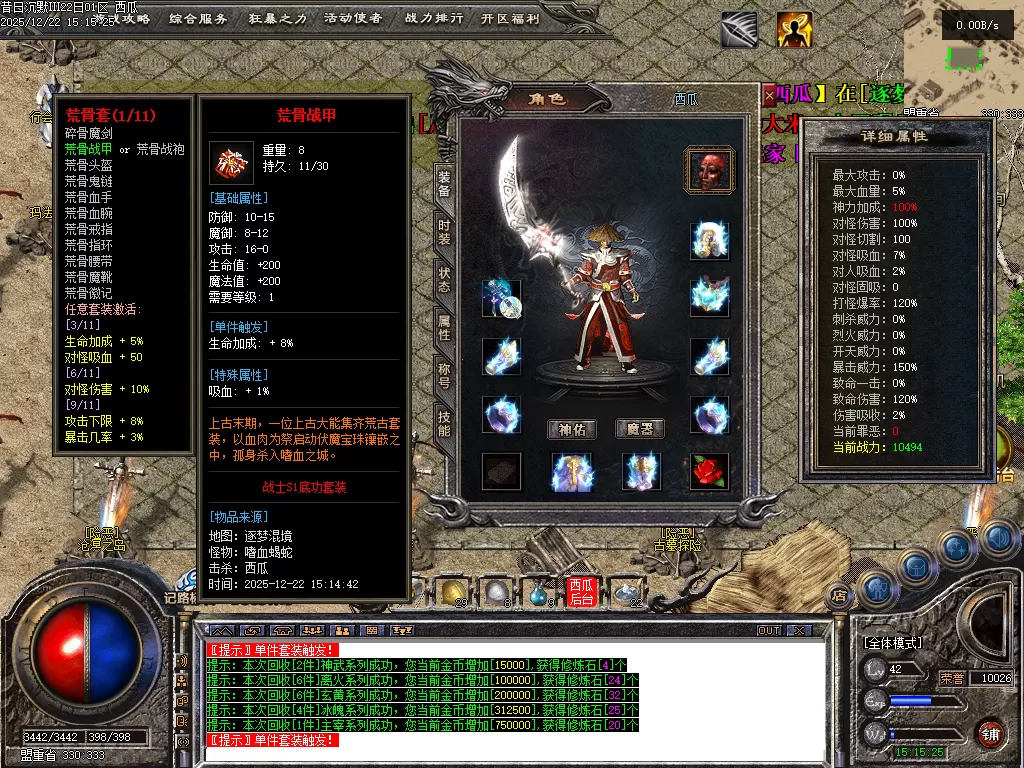Viewport: 1024px width, 768px height.
Task: Click the 魔器 button
Action: pos(639,429)
